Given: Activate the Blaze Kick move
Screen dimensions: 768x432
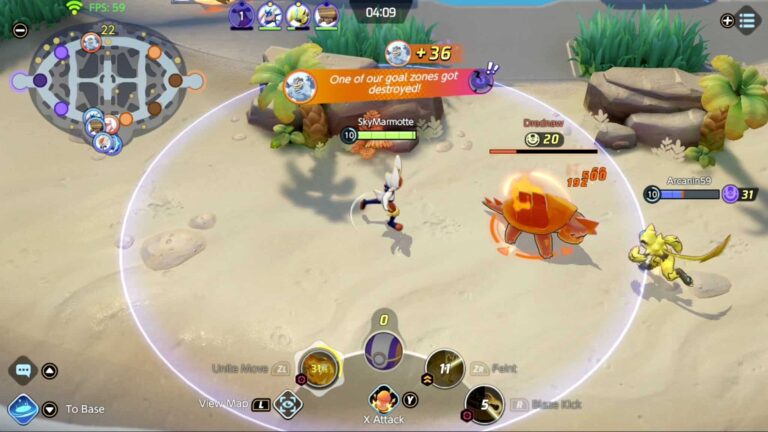Looking at the screenshot, I should tap(485, 404).
